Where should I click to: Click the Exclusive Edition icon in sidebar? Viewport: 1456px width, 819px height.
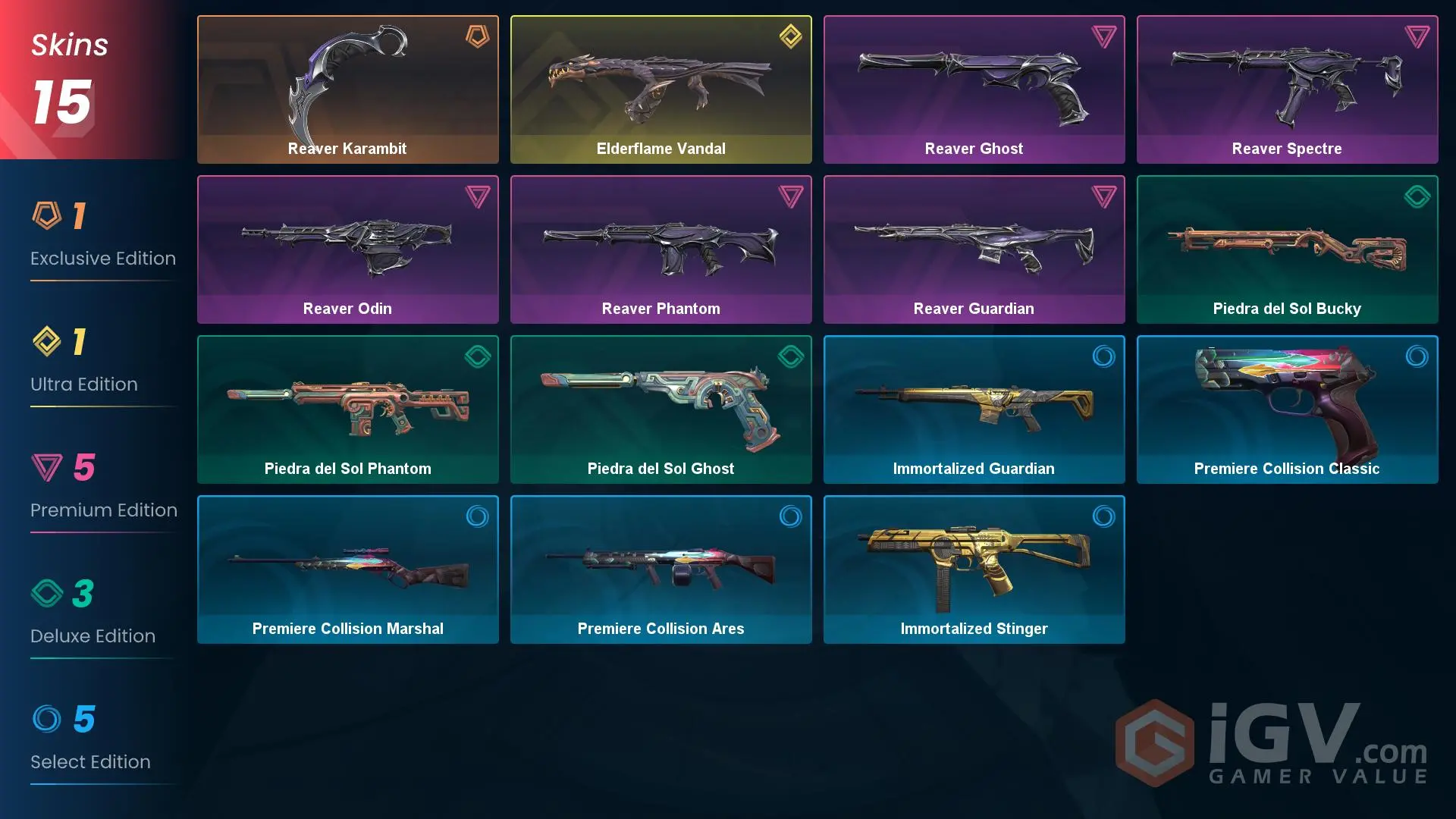[x=49, y=215]
